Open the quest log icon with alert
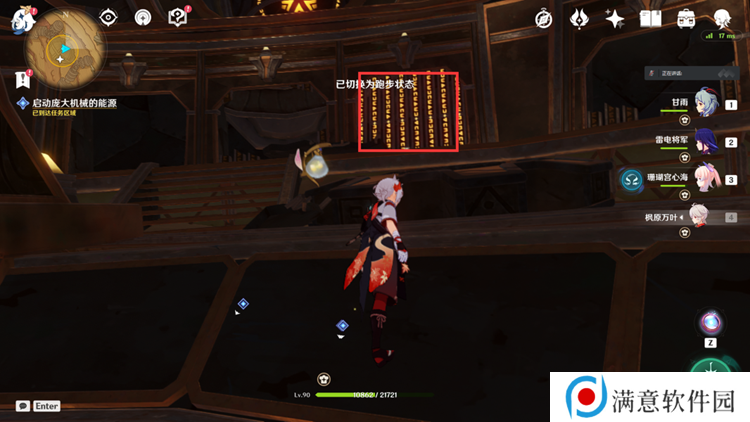 (x=178, y=17)
